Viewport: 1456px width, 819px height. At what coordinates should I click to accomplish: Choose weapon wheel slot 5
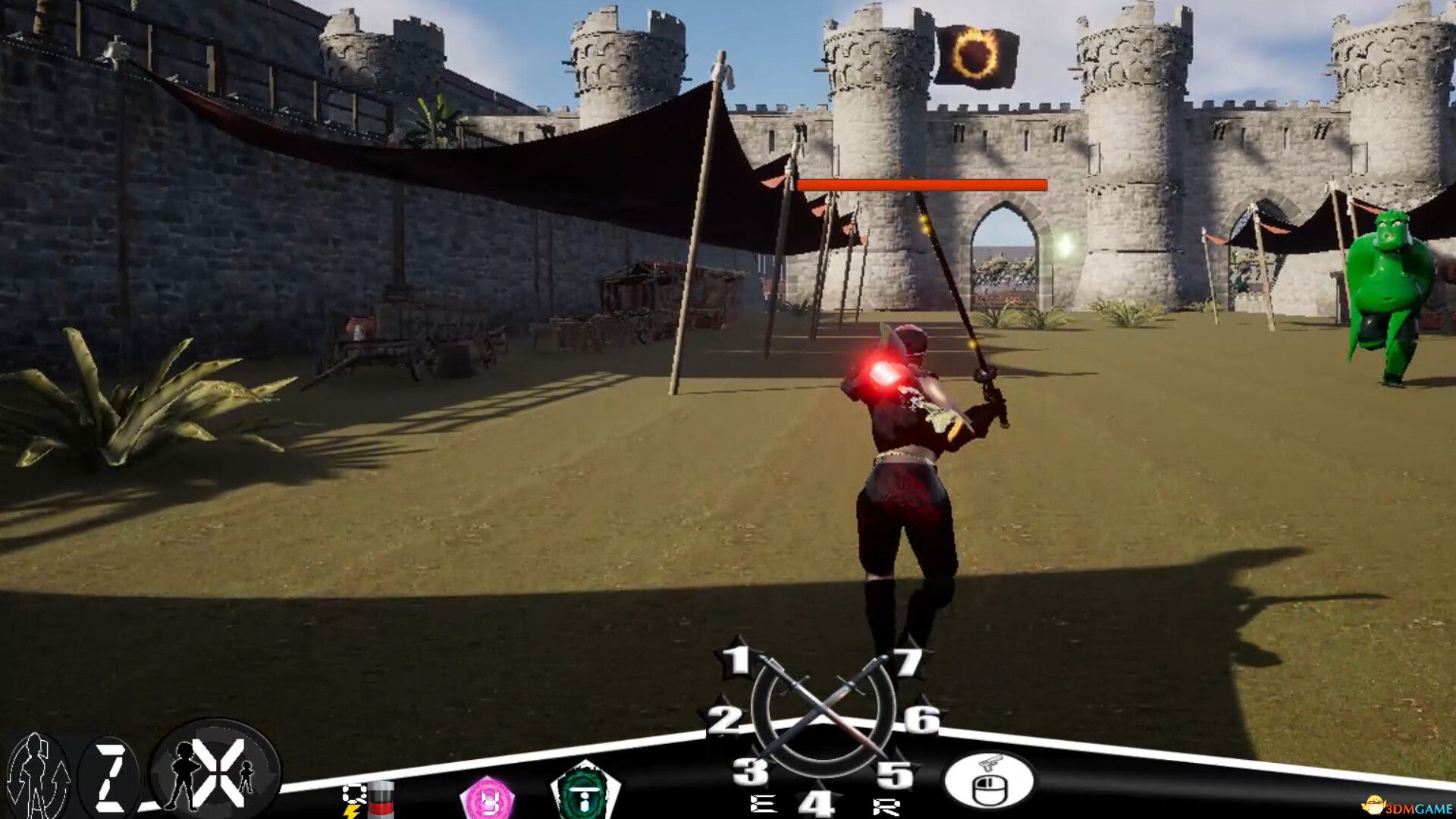[895, 775]
